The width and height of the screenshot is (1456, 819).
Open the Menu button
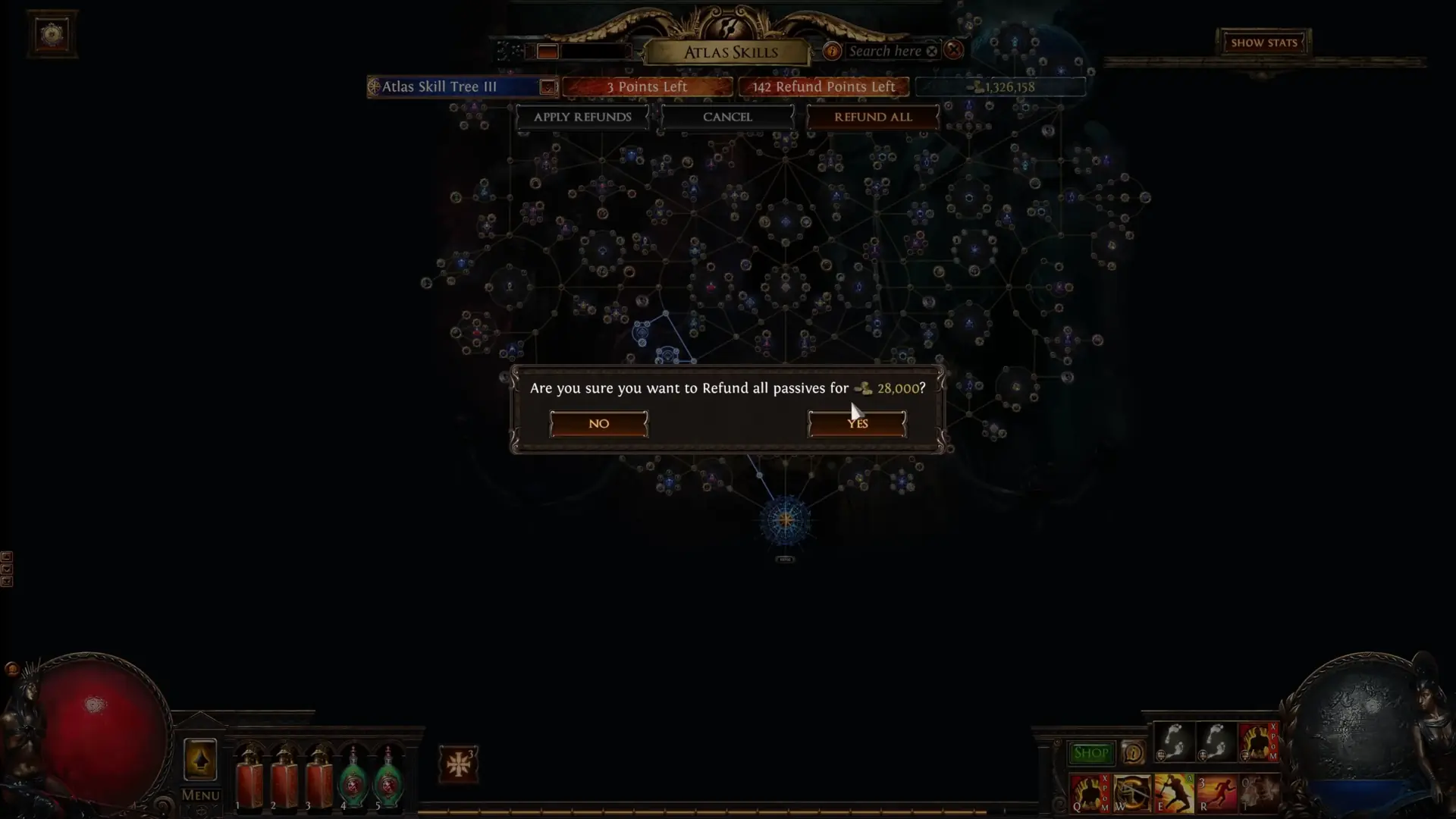[x=200, y=795]
